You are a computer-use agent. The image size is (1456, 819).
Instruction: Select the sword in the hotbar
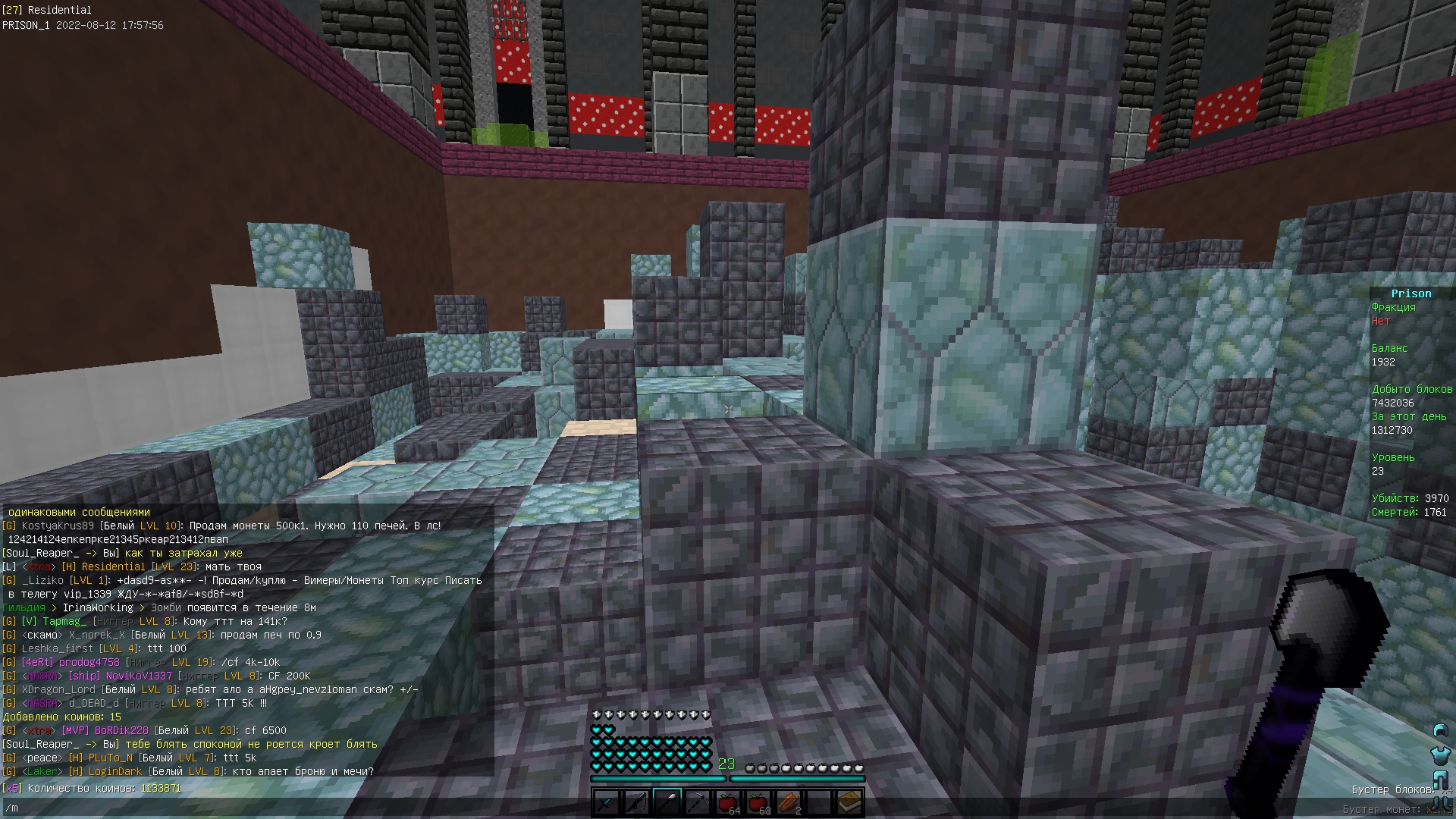pyautogui.click(x=607, y=802)
